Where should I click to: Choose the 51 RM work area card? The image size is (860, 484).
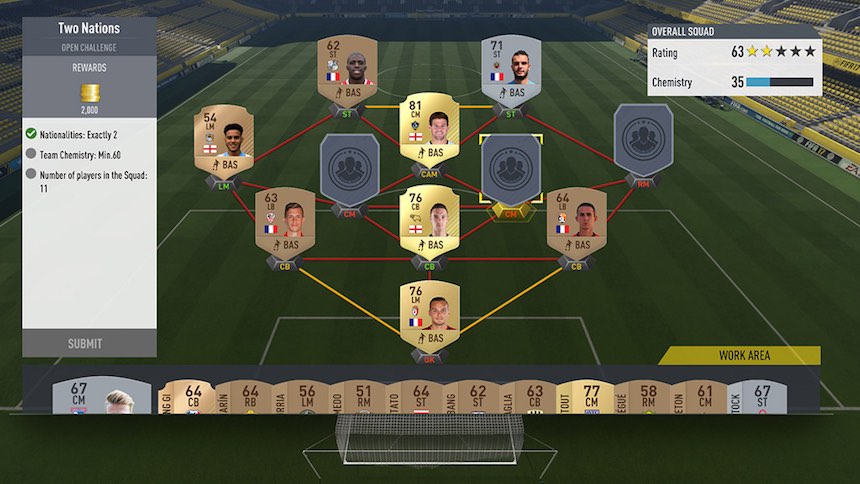pos(365,397)
